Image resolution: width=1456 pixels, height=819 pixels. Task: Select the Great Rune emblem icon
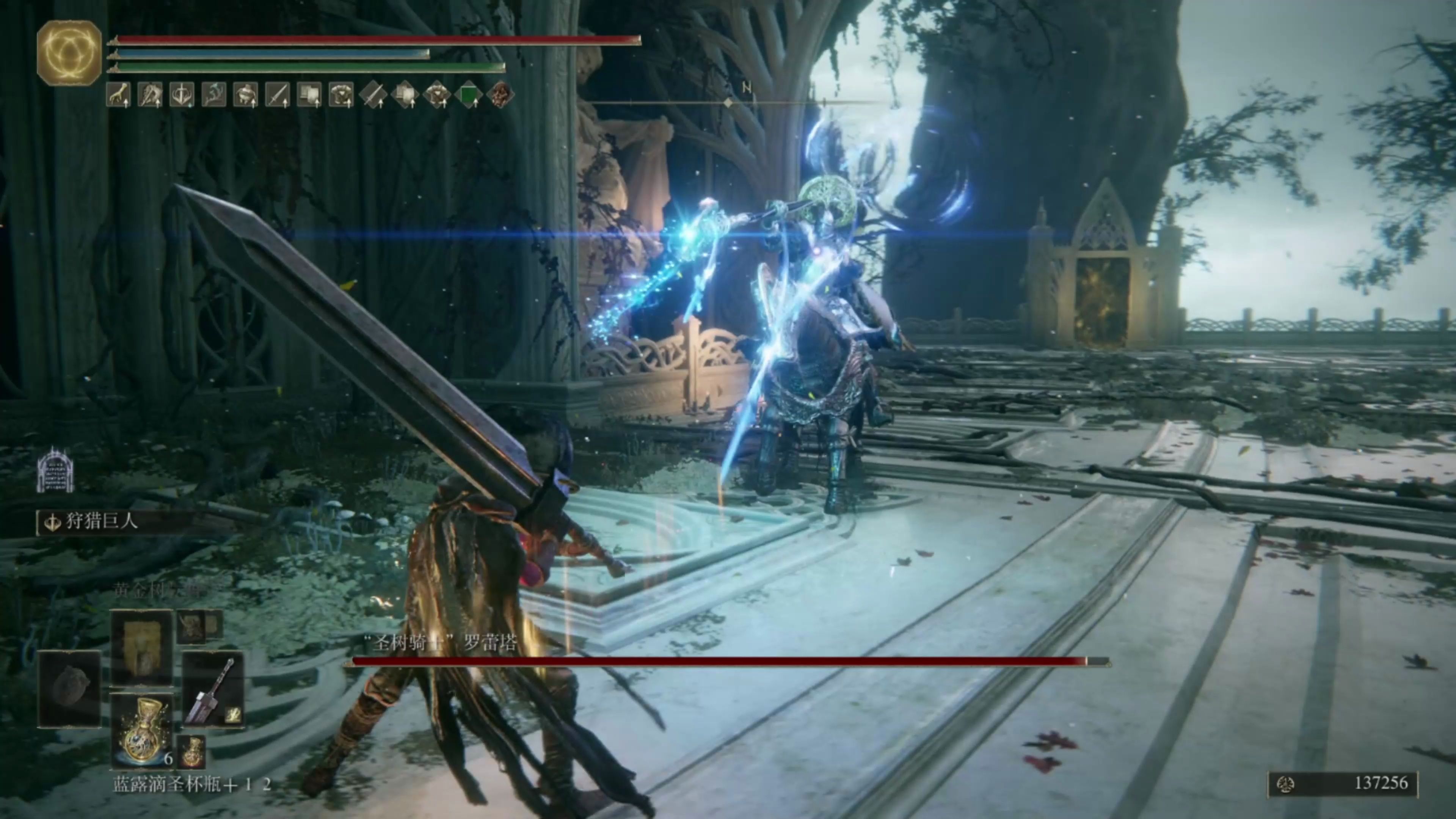tap(69, 53)
